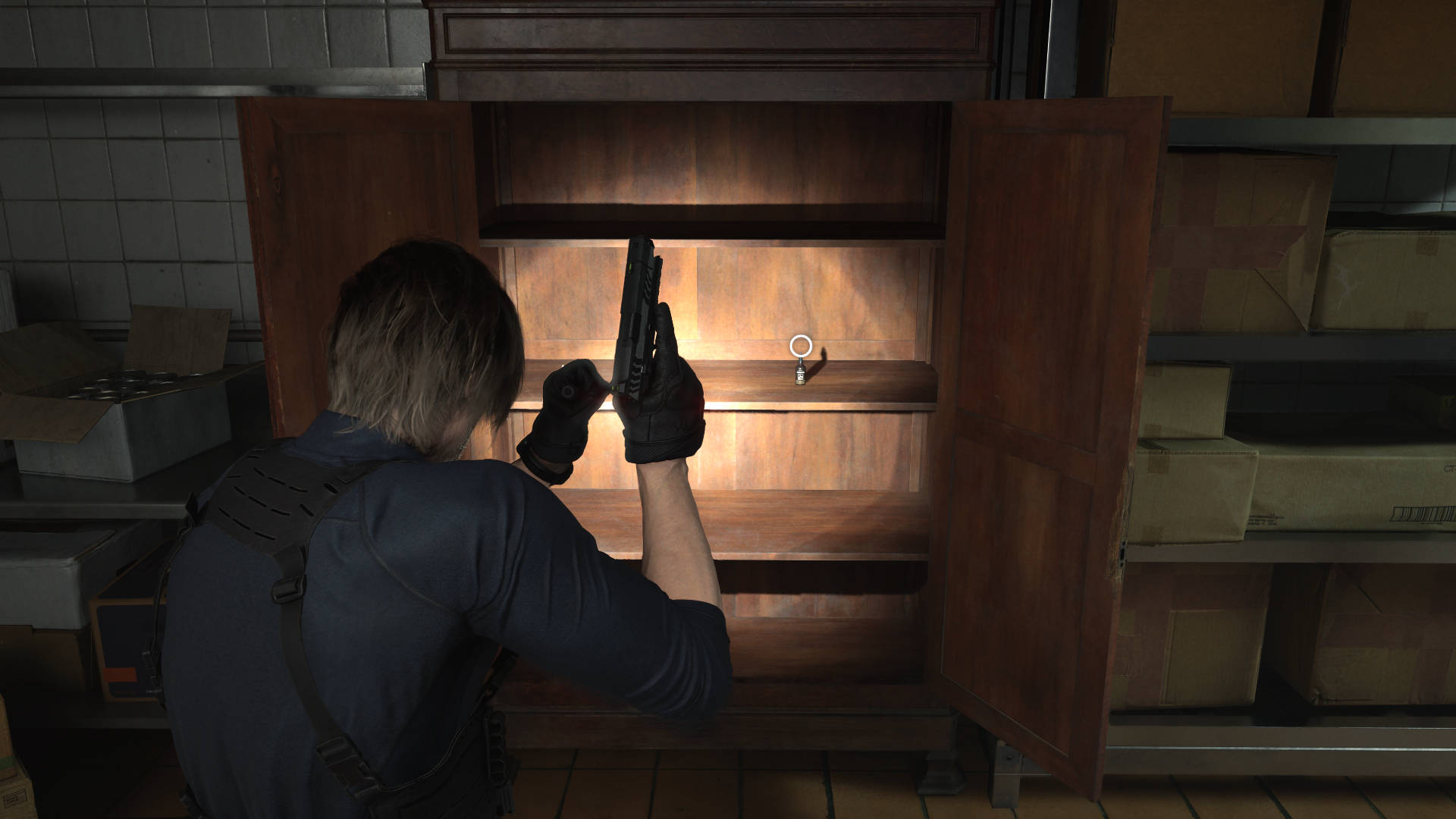
Task: Click the white circle item pickup marker
Action: pyautogui.click(x=801, y=347)
